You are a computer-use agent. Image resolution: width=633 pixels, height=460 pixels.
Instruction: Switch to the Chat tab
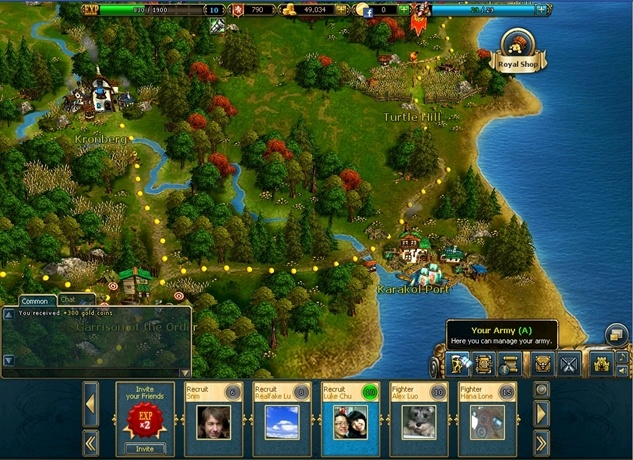(70, 299)
